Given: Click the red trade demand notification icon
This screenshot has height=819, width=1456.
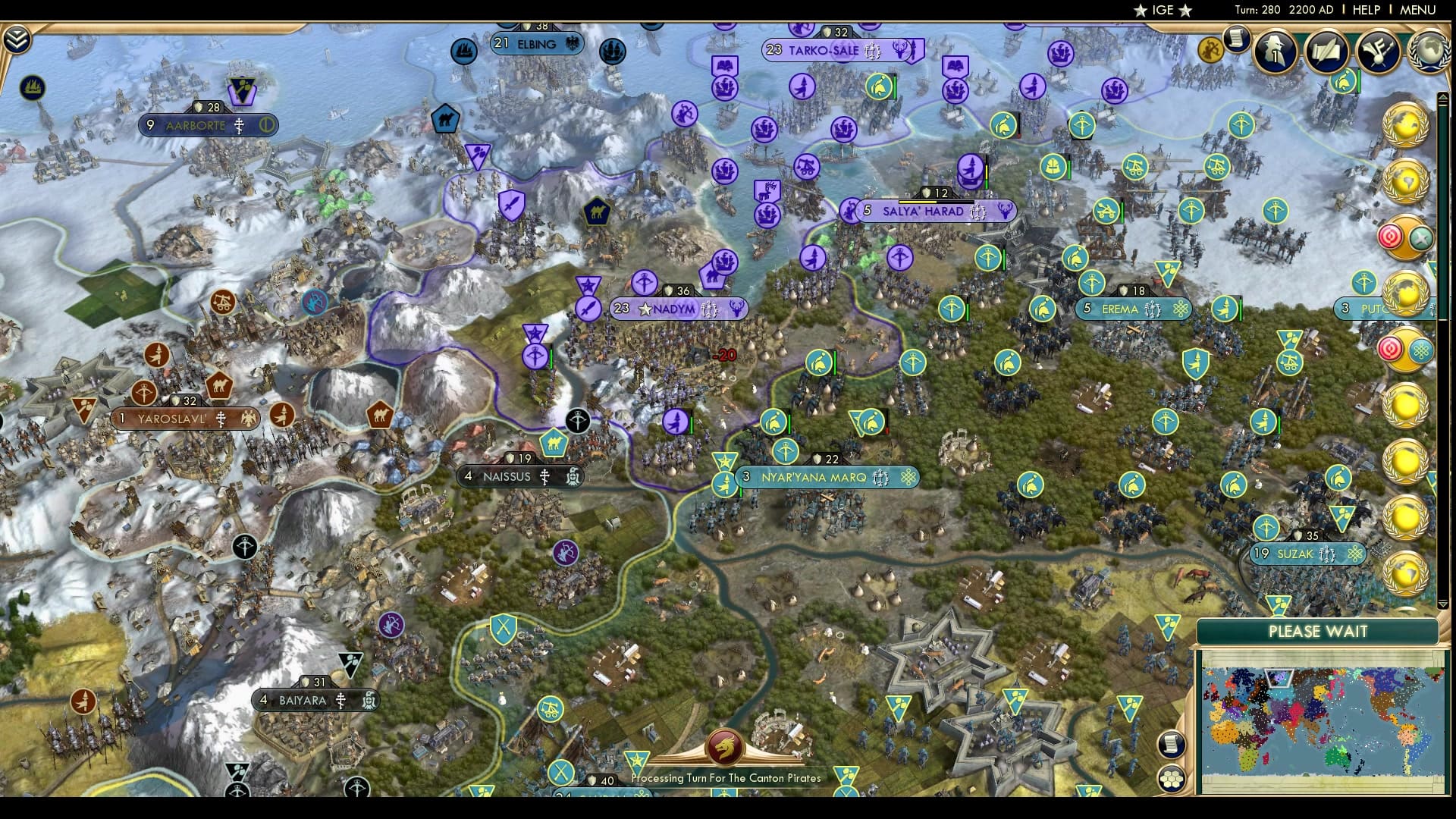Looking at the screenshot, I should [1391, 235].
